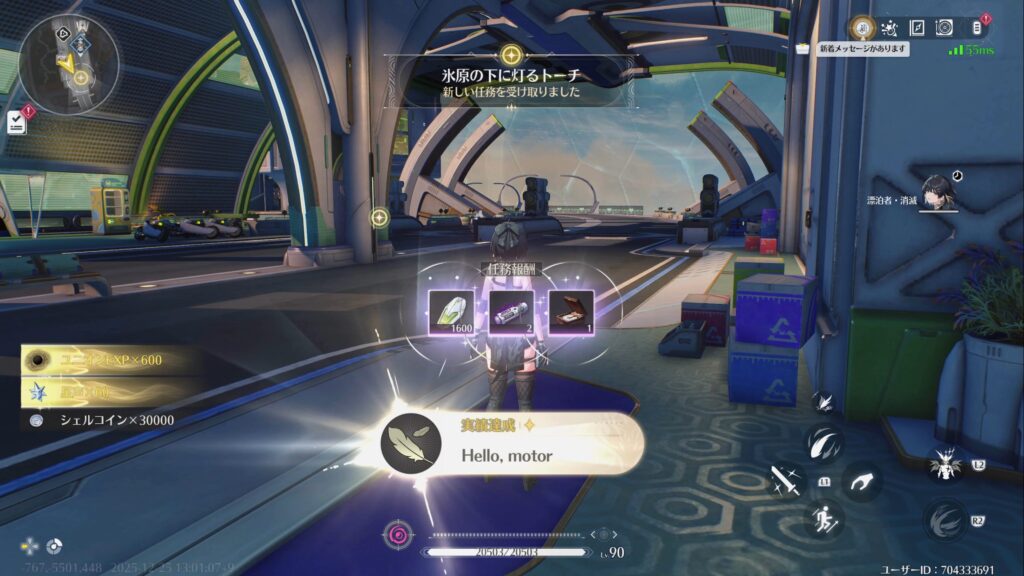Tap the small feather utility icon above skills

(x=824, y=402)
